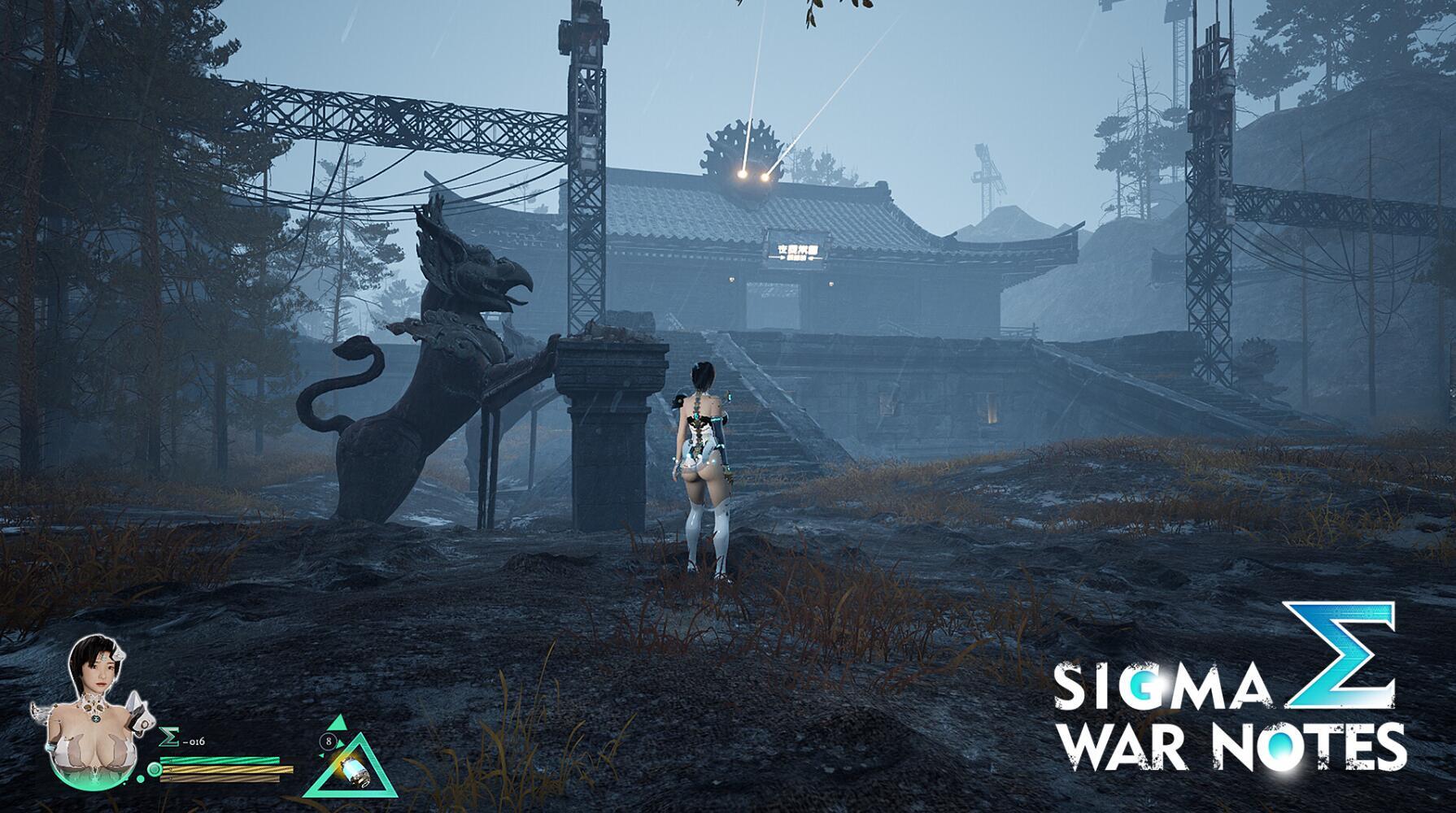
Task: Click the small green dot beneath the status bars
Action: 141,778
